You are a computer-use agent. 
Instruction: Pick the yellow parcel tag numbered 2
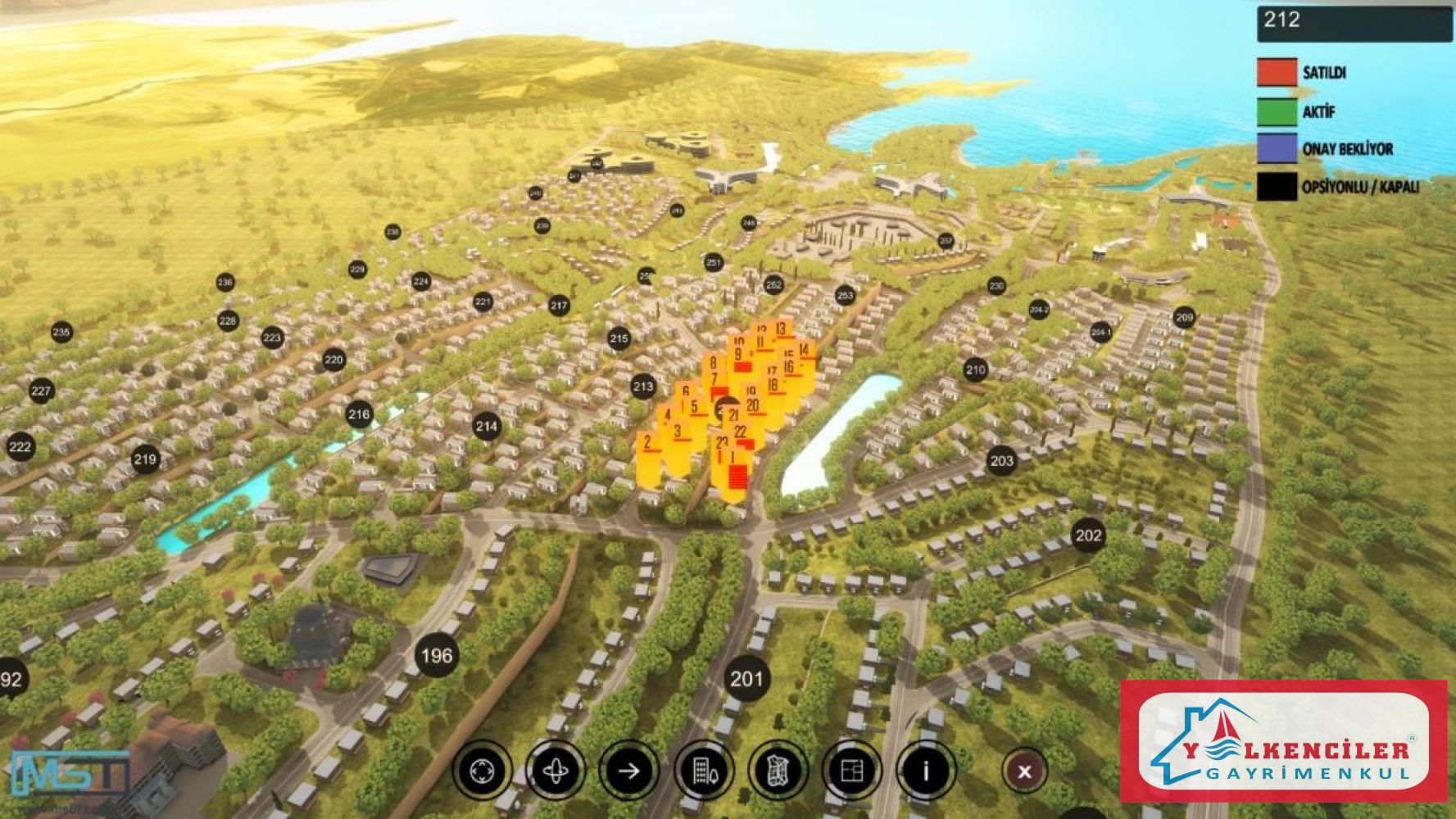(647, 445)
